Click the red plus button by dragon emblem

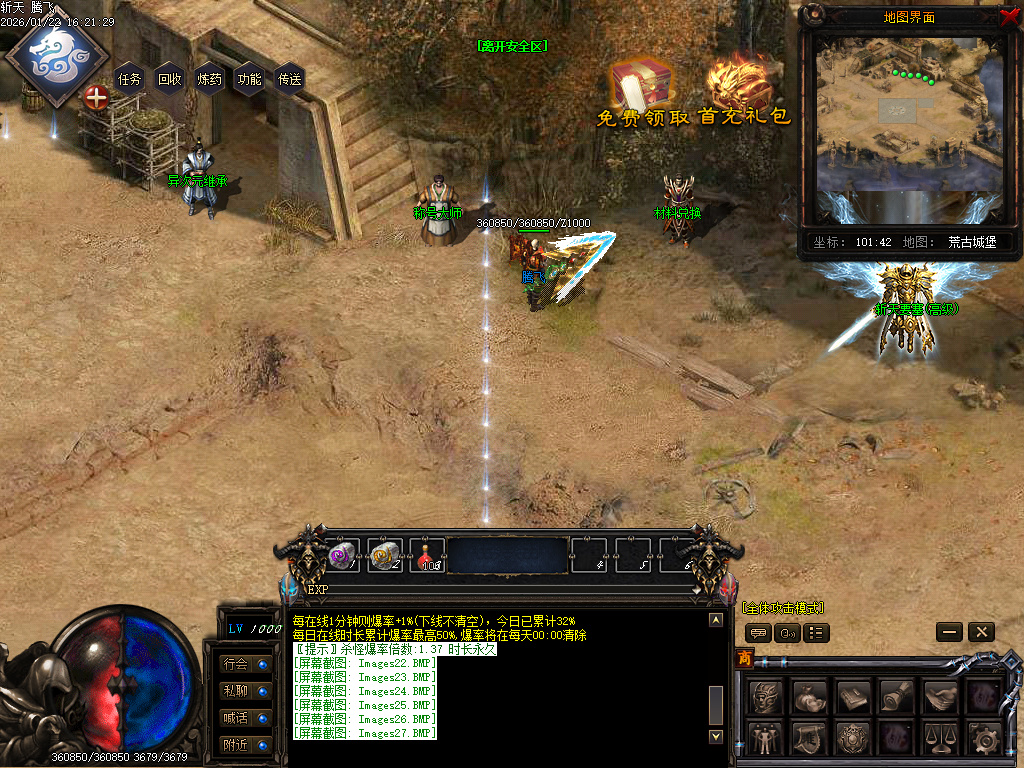click(x=96, y=97)
